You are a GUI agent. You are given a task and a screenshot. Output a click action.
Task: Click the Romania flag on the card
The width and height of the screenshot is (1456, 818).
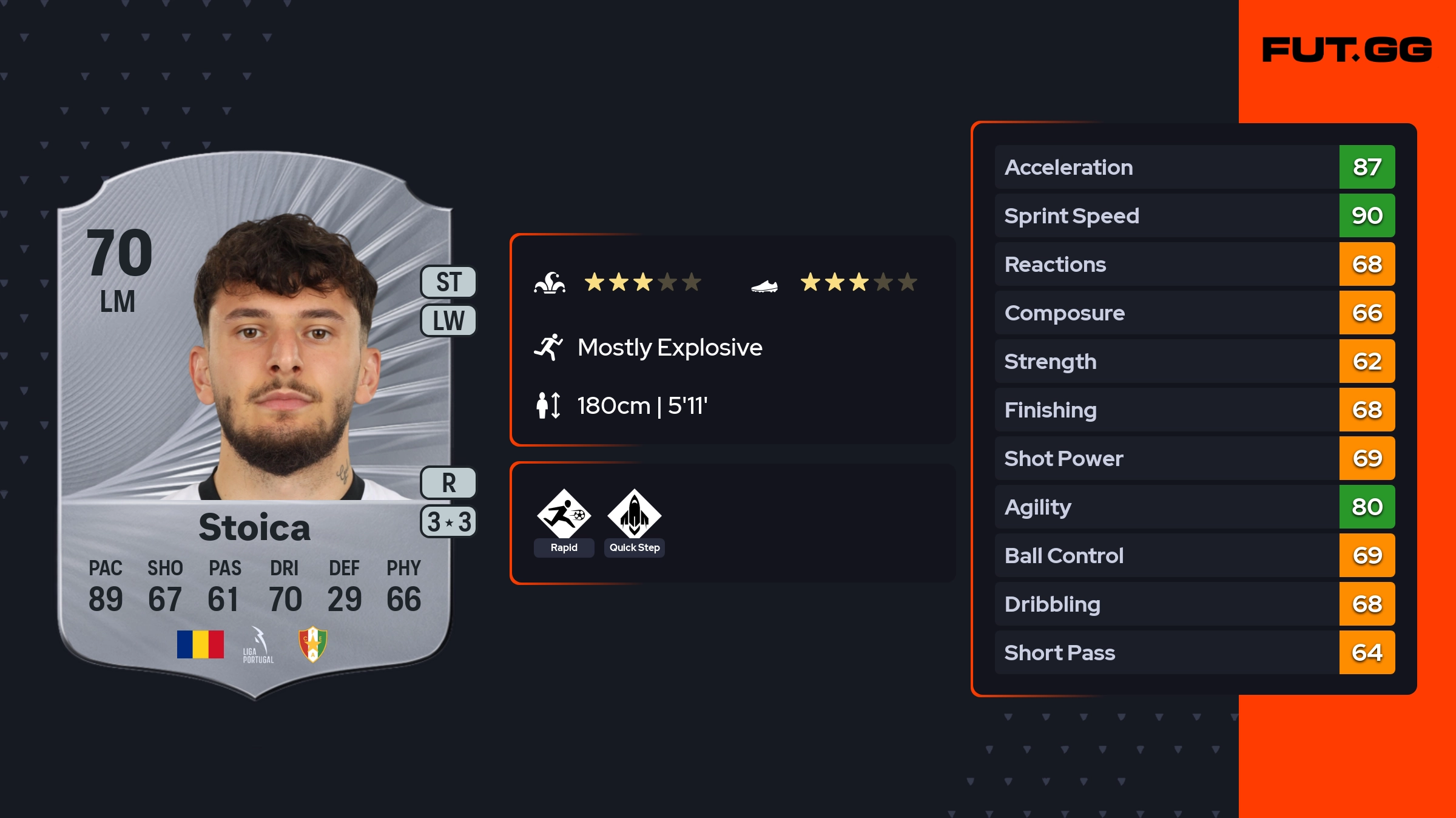click(200, 644)
